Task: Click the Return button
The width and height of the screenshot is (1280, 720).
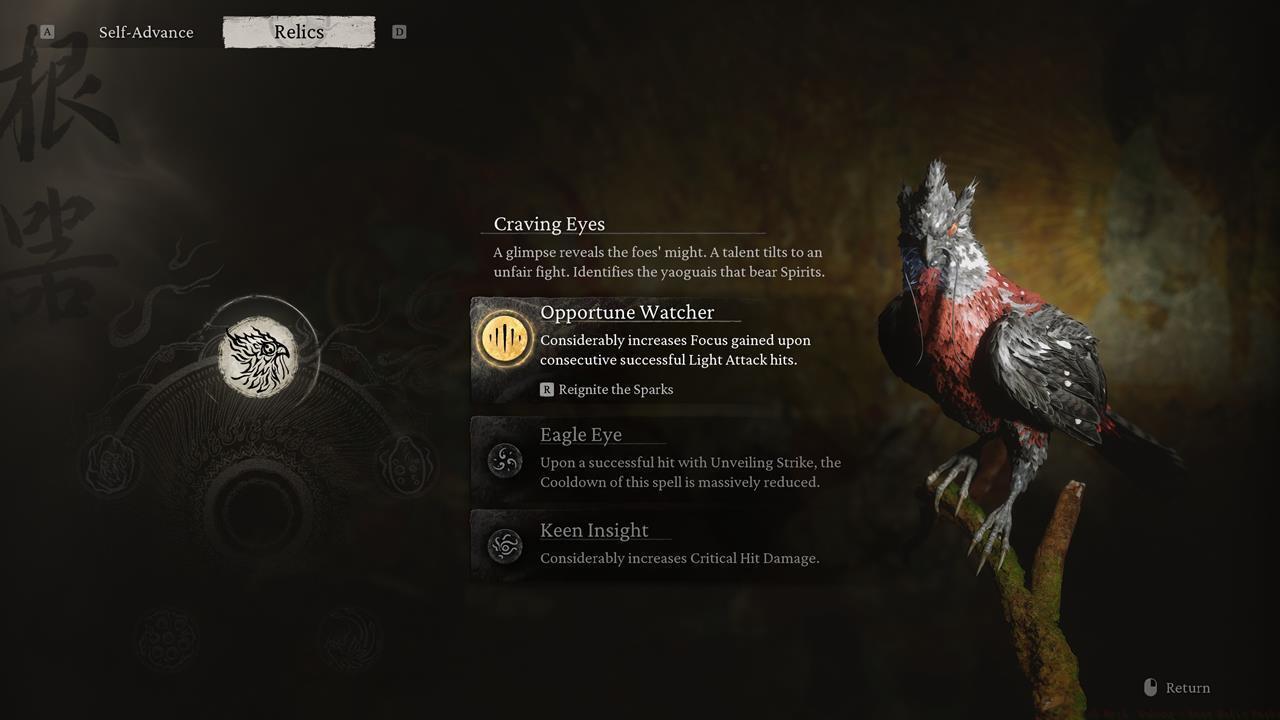Action: click(1188, 687)
